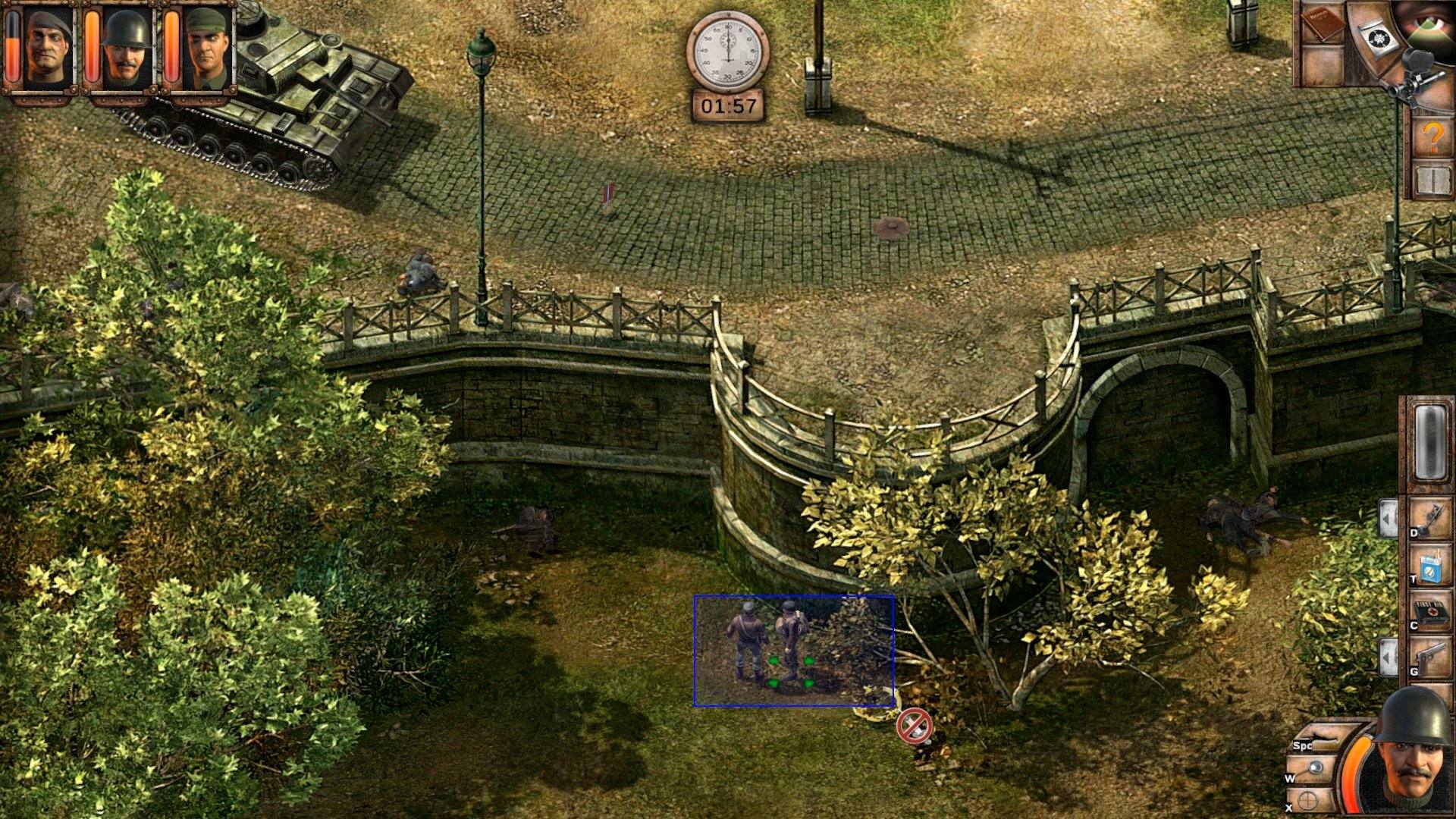Equip the pistol in slot G

pos(1432,655)
